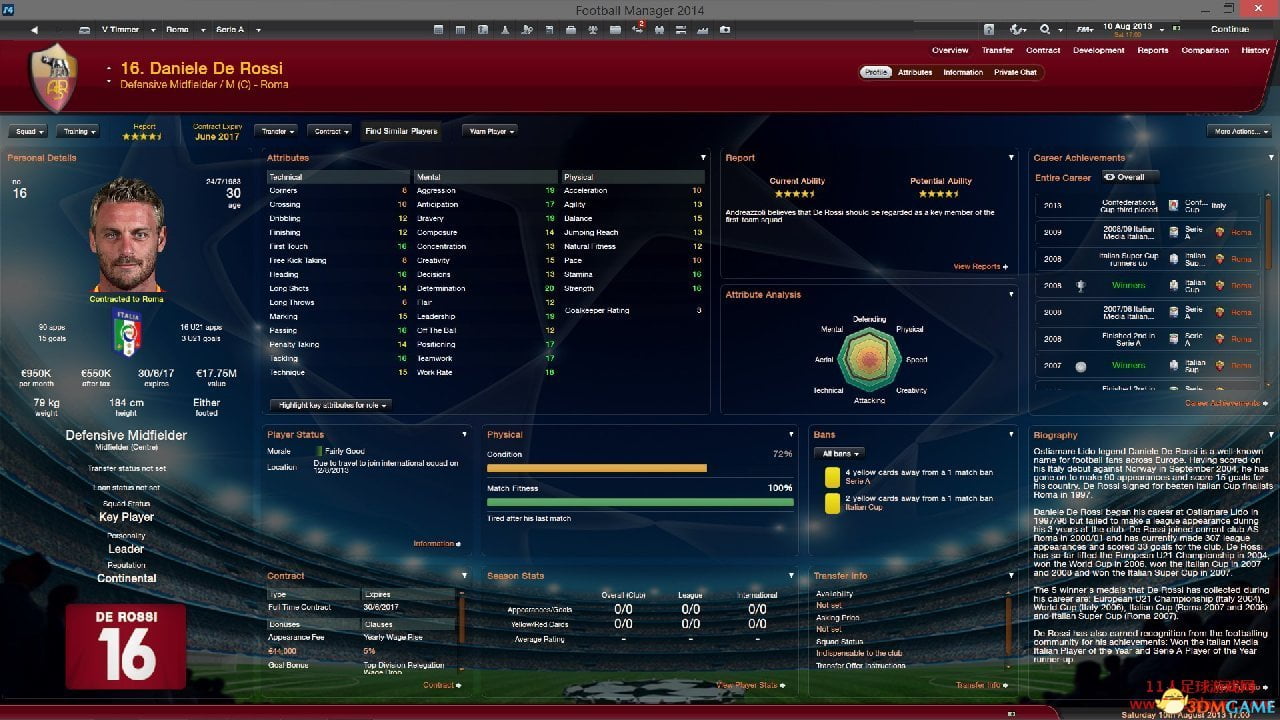Screen dimensions: 1280x720
Task: Show the Reports tab
Action: (1152, 50)
